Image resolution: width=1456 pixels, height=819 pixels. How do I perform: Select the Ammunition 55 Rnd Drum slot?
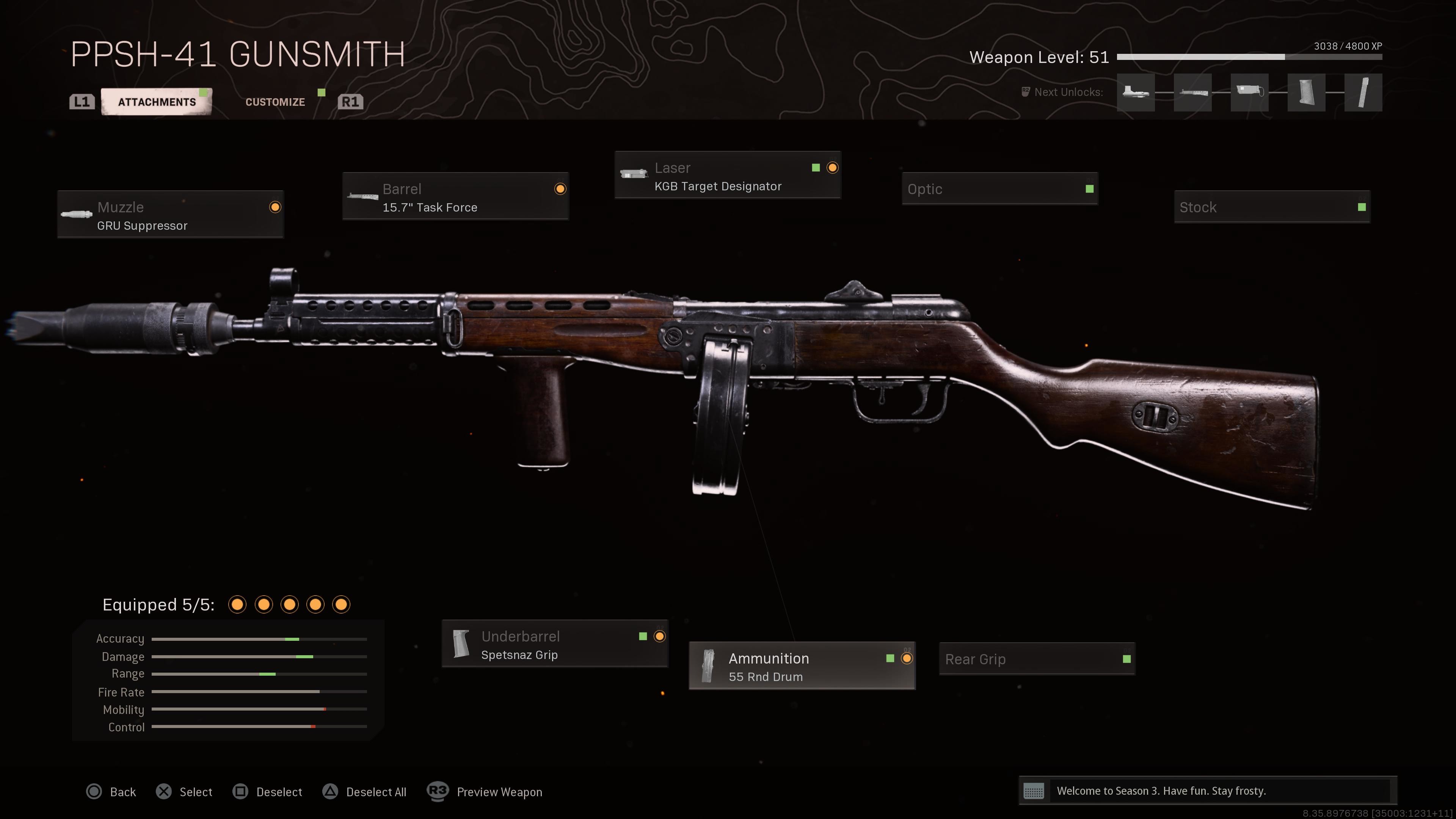[x=802, y=667]
